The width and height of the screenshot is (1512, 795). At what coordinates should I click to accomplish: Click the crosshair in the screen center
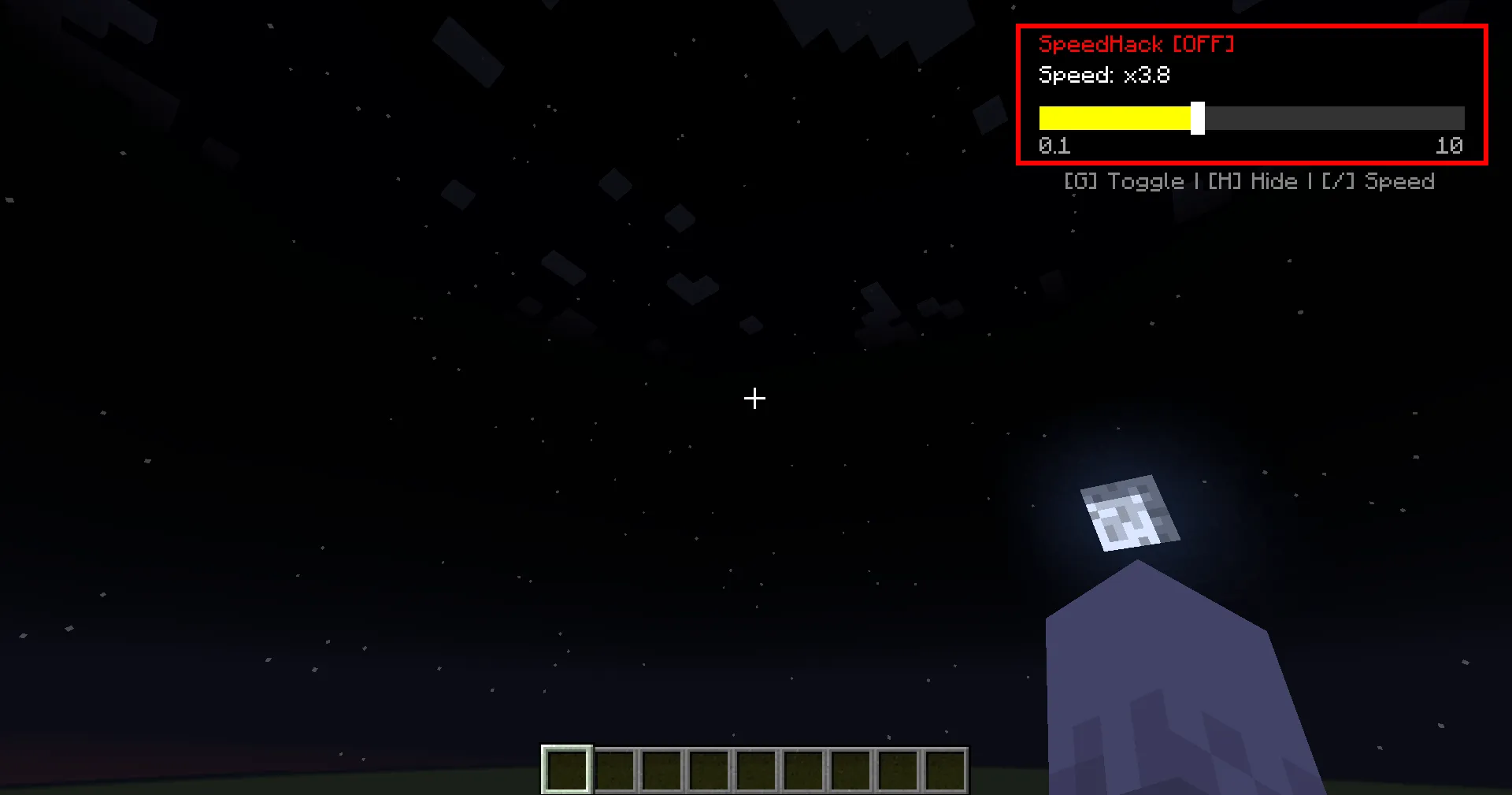(754, 399)
